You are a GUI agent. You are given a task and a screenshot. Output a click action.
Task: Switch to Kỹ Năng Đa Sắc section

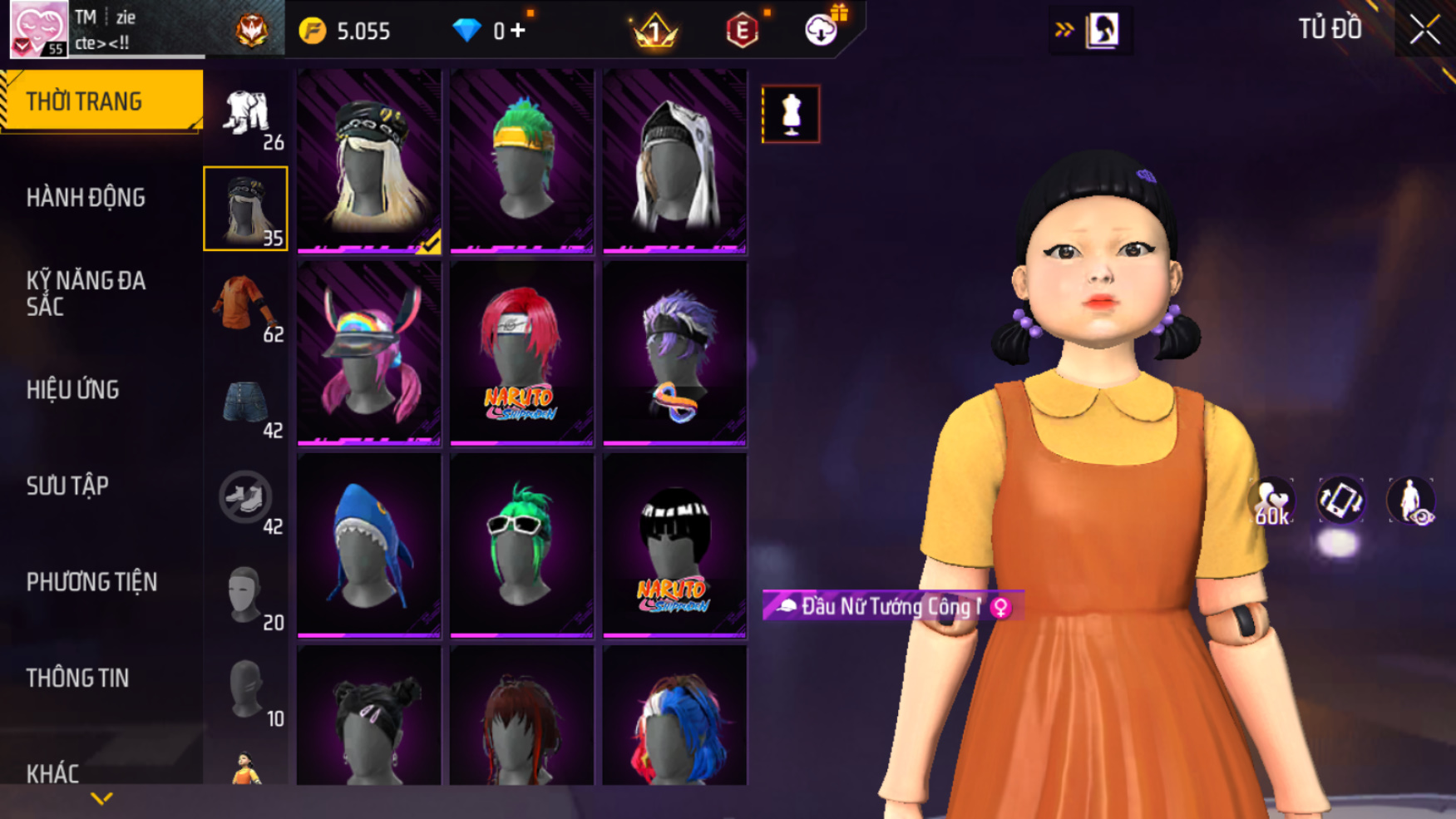[86, 294]
